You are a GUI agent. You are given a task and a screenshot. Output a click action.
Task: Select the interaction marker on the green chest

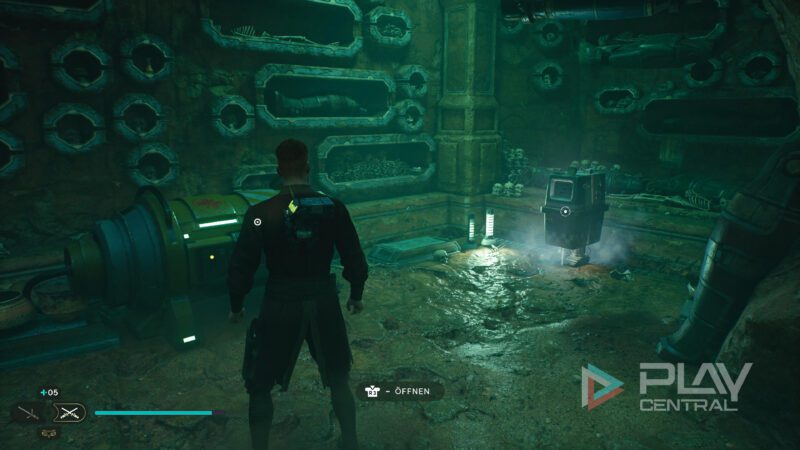point(257,222)
